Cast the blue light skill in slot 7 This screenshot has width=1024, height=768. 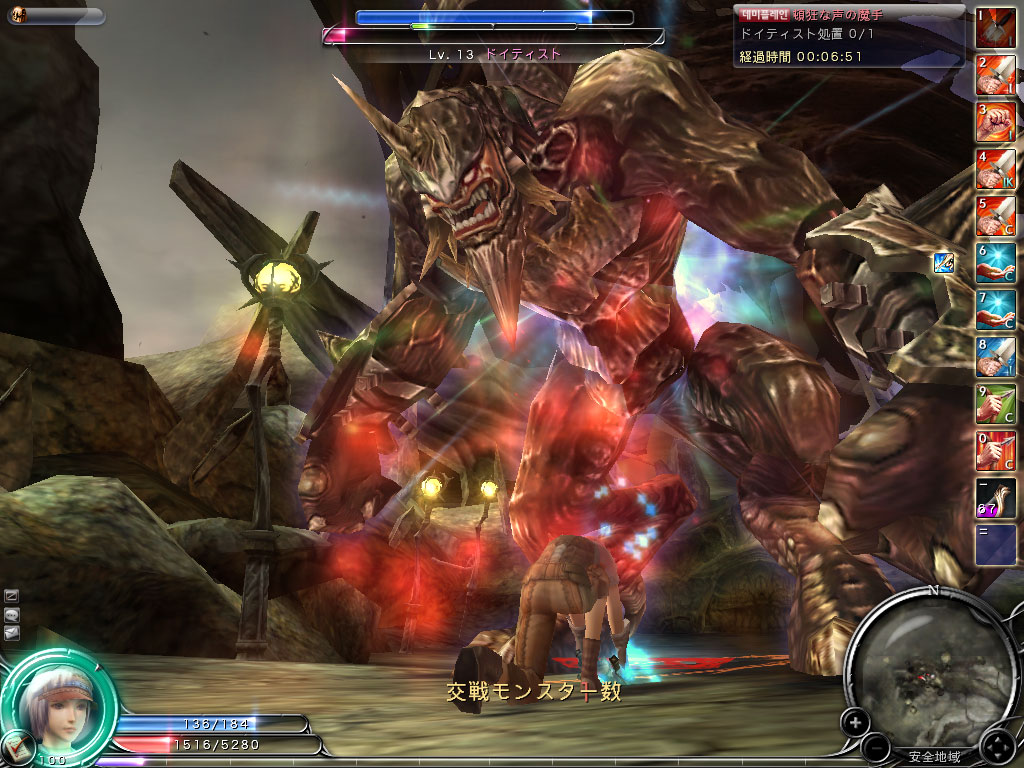coord(995,311)
